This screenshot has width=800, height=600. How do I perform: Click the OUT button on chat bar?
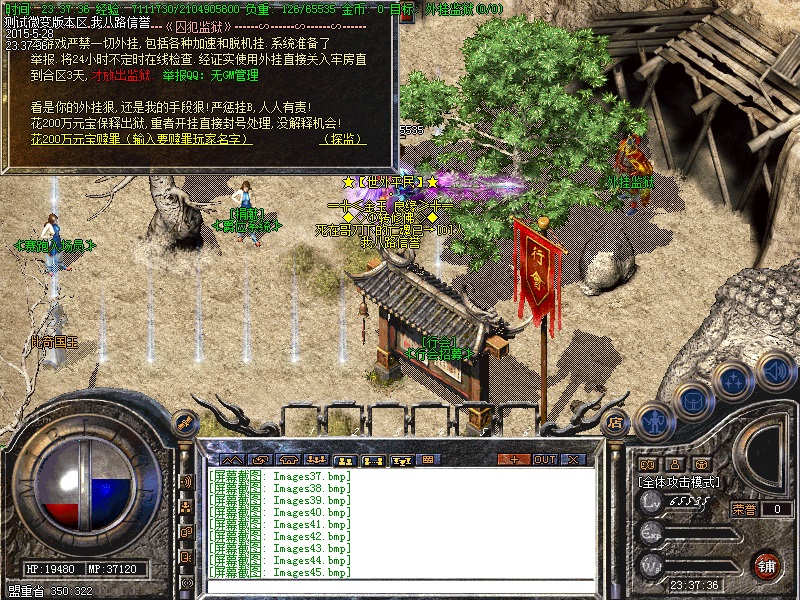click(544, 459)
